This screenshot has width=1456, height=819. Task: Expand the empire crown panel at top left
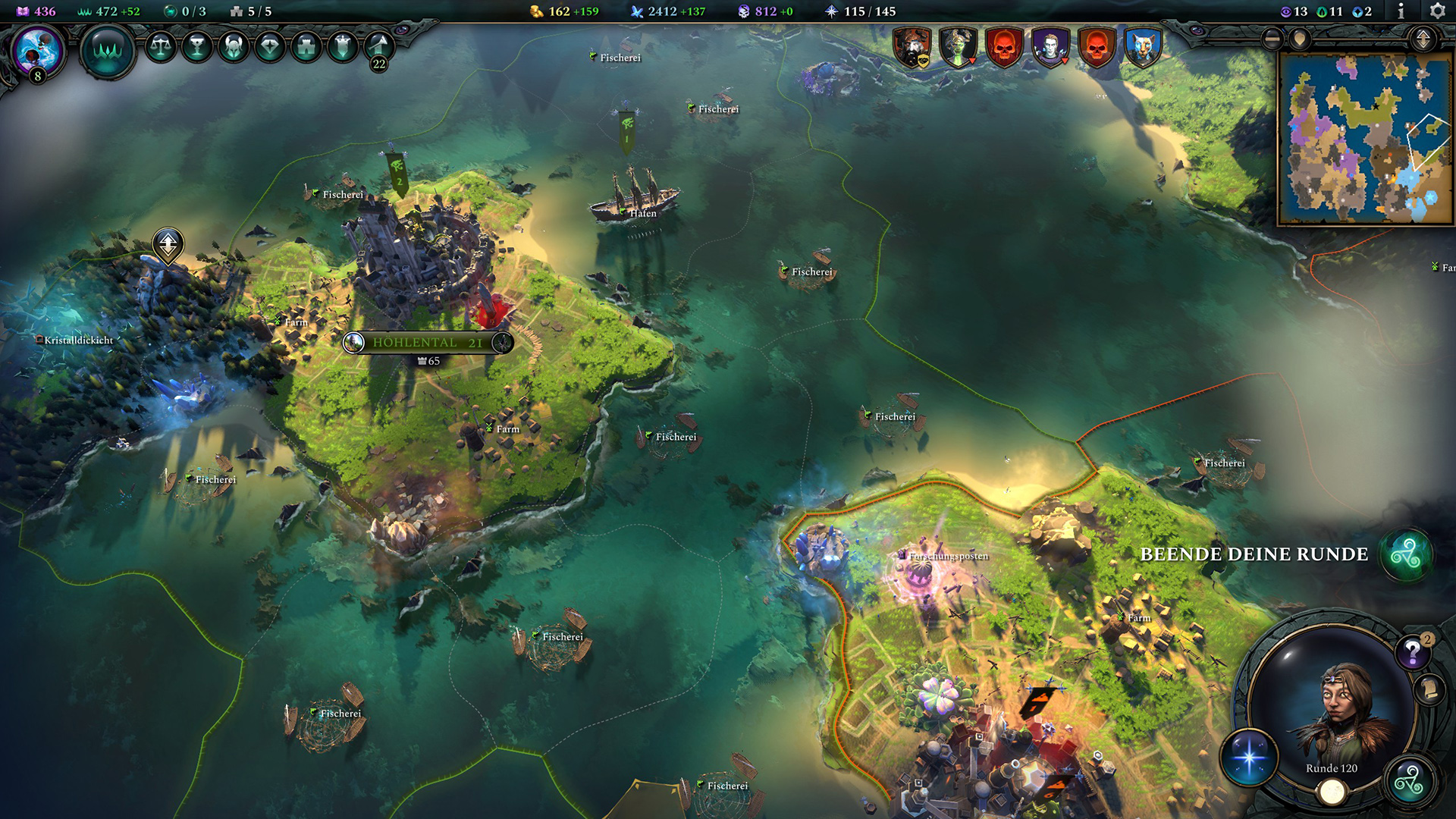point(110,52)
